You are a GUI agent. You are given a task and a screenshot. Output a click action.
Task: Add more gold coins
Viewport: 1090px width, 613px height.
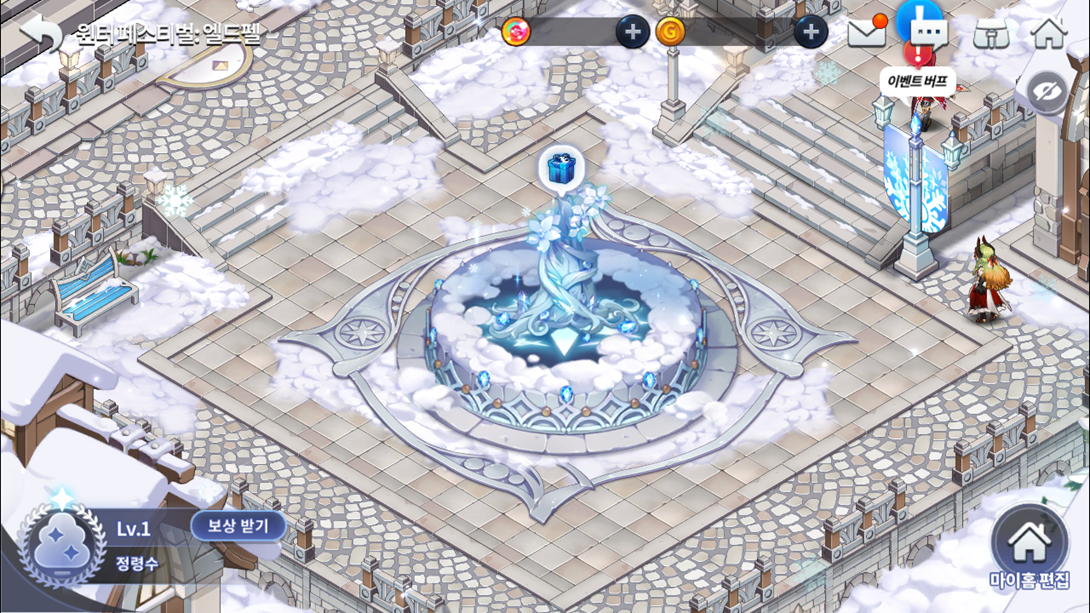click(x=810, y=32)
